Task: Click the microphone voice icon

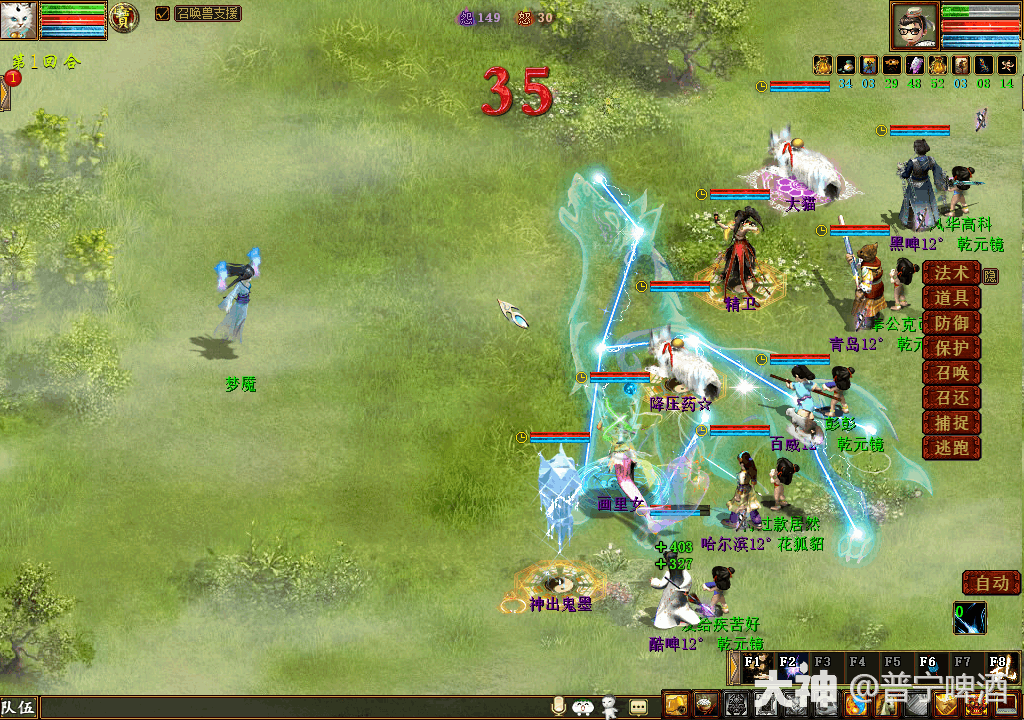Action: (559, 706)
